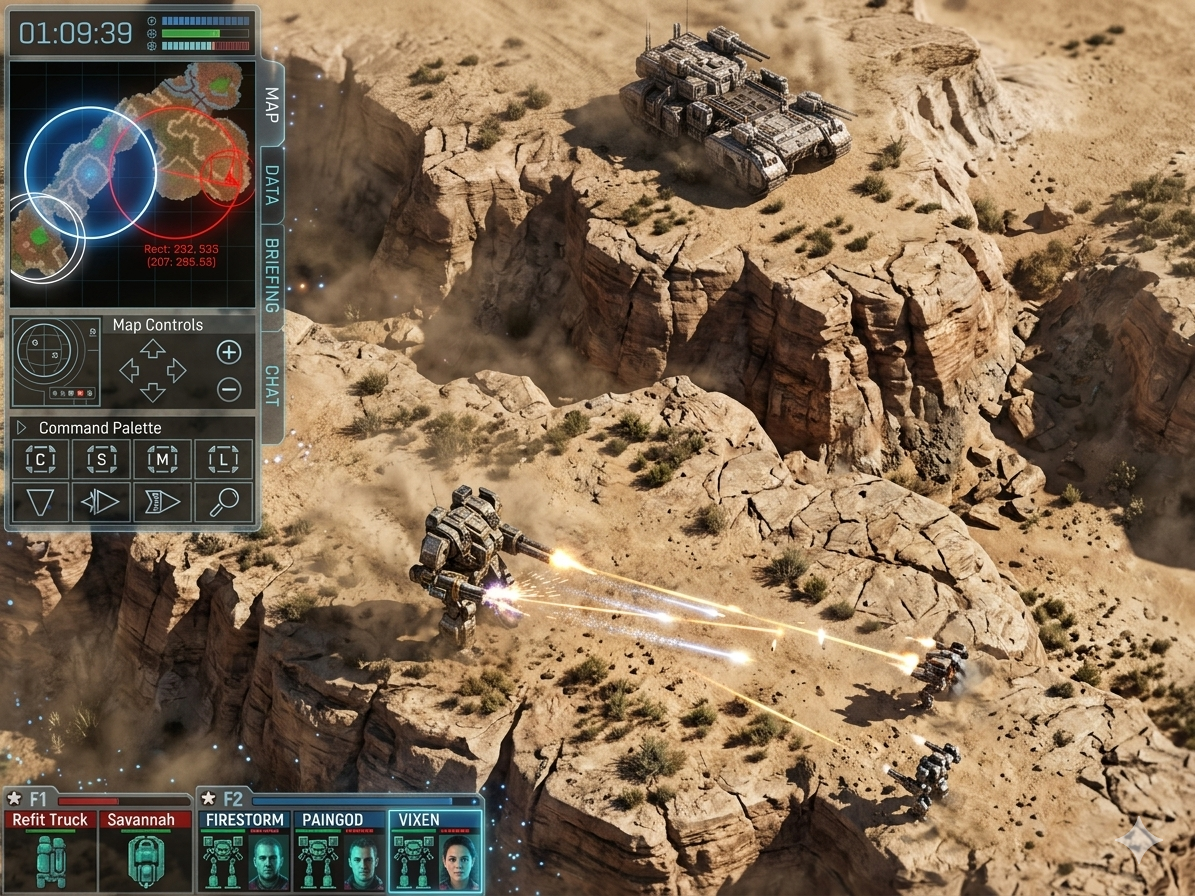The width and height of the screenshot is (1195, 896).
Task: Select the Refit Truck unit card
Action: tap(50, 850)
